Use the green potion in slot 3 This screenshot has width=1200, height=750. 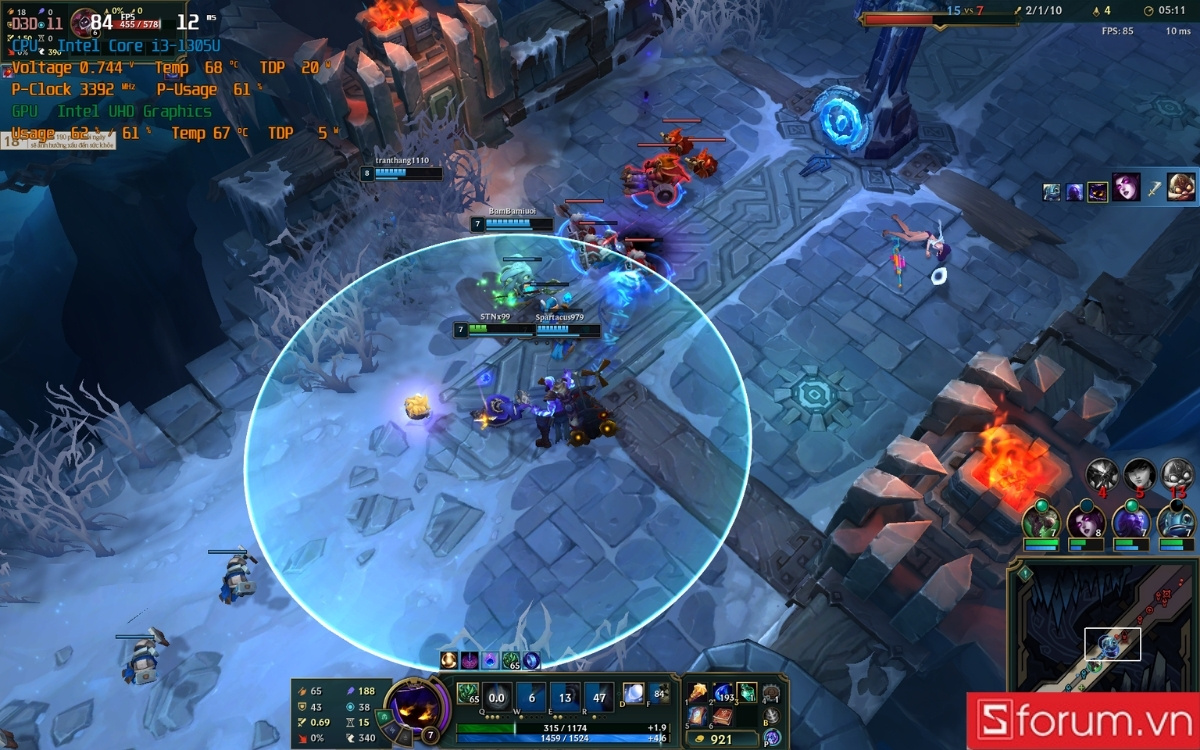pos(746,693)
